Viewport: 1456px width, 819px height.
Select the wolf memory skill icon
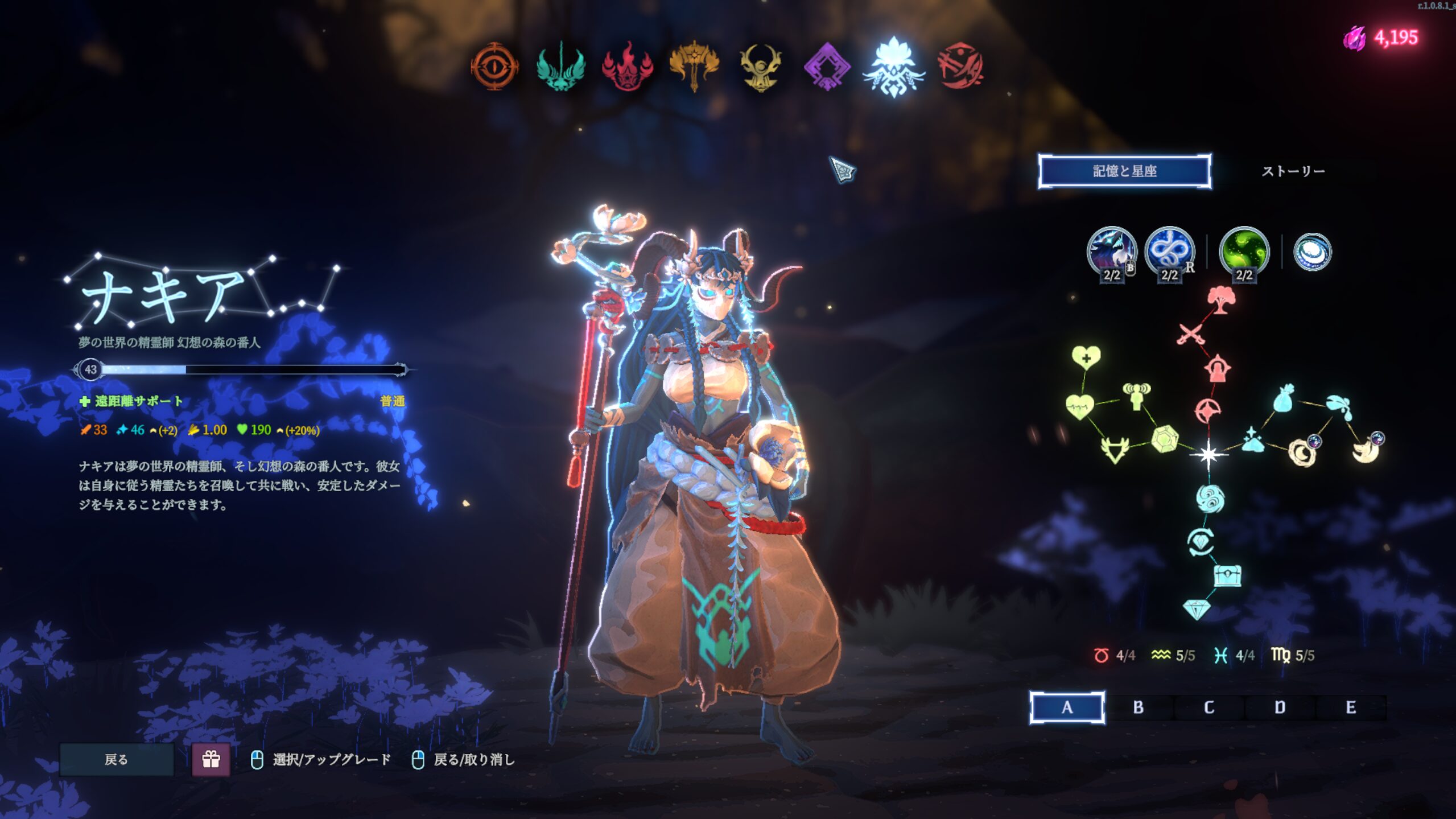pos(1111,252)
